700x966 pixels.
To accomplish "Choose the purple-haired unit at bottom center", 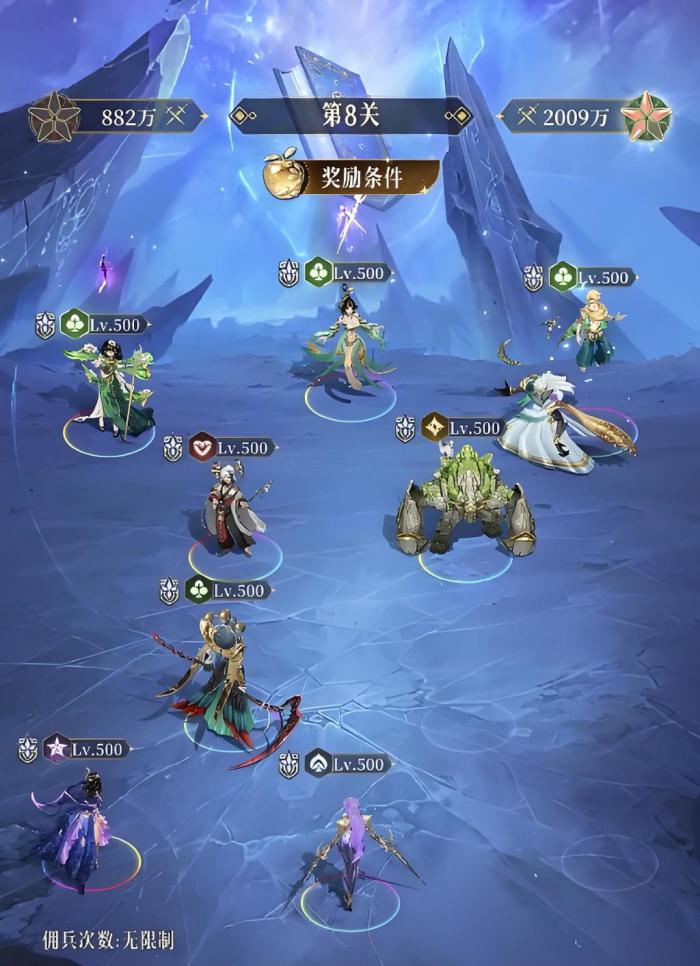I will tap(350, 850).
